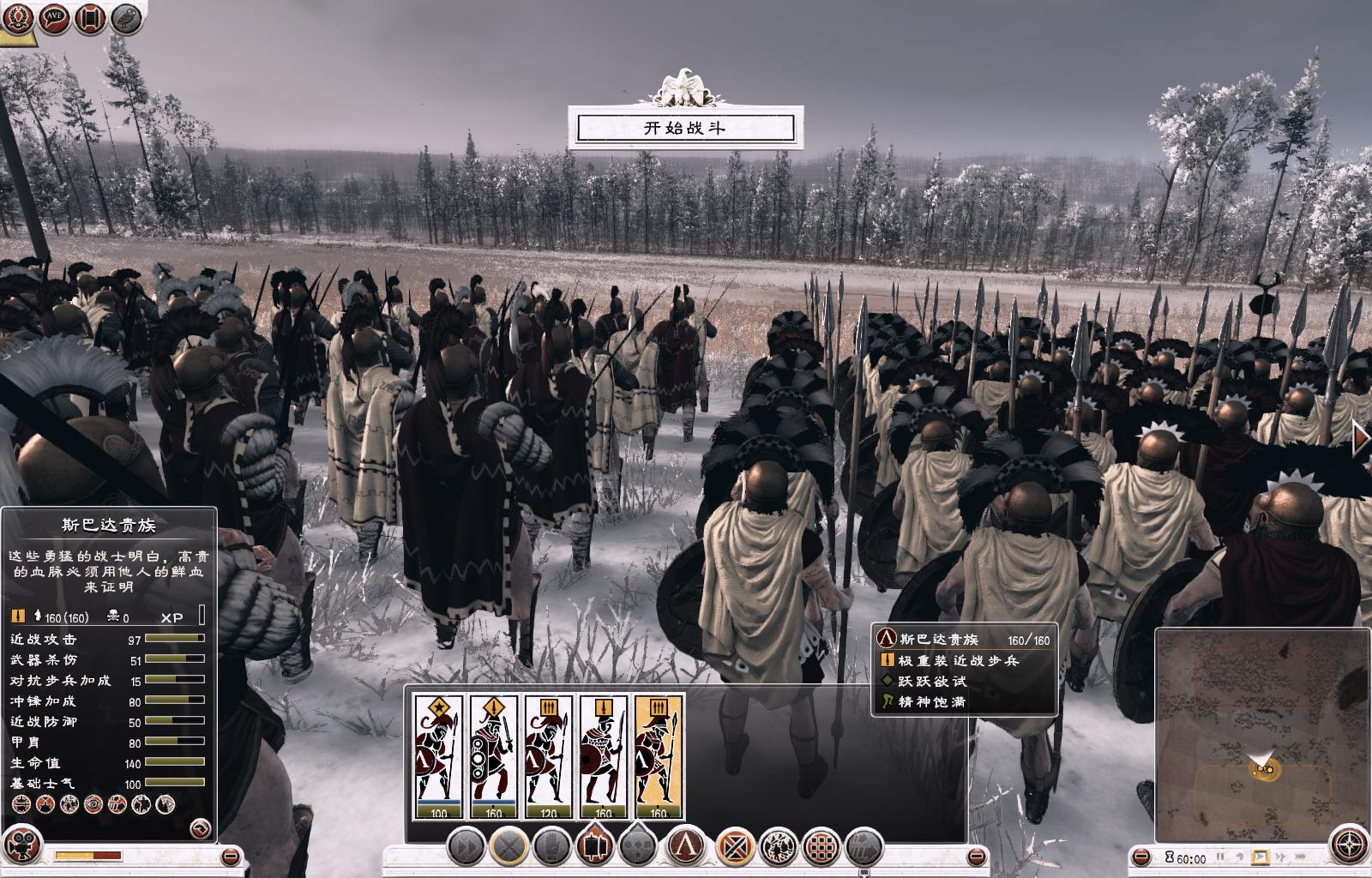Screen dimensions: 1372x878
Task: Activate the nine-square grid formation ability
Action: (x=821, y=848)
